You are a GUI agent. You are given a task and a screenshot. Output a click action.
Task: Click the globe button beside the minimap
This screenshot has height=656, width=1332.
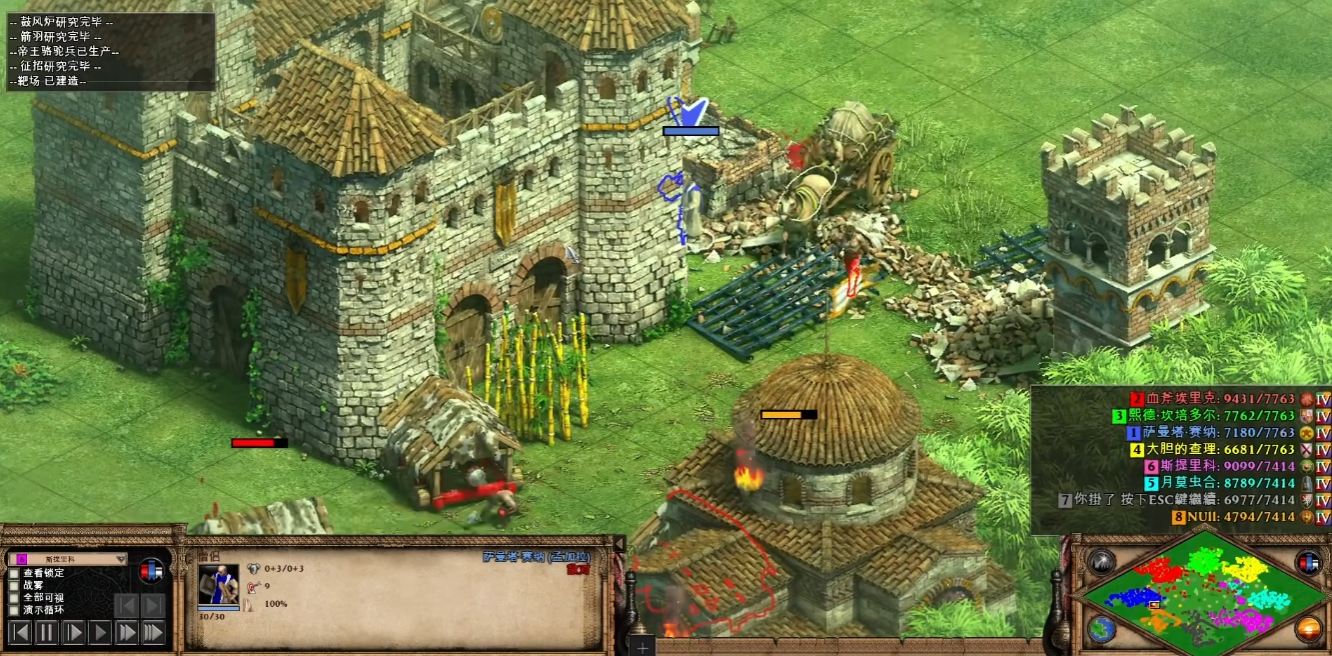pyautogui.click(x=1102, y=629)
